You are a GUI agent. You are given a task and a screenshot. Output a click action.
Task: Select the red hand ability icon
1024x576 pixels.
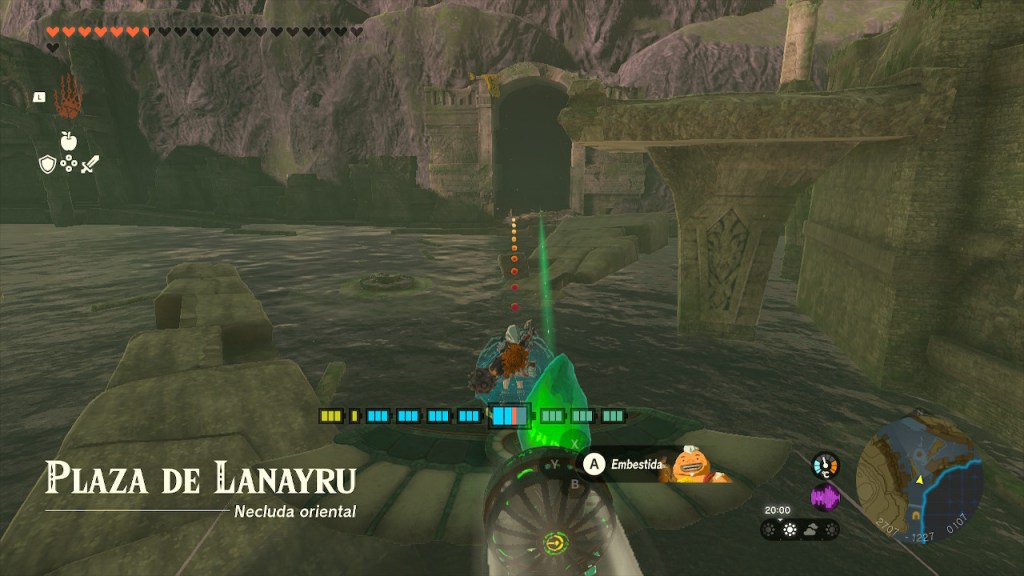click(69, 95)
